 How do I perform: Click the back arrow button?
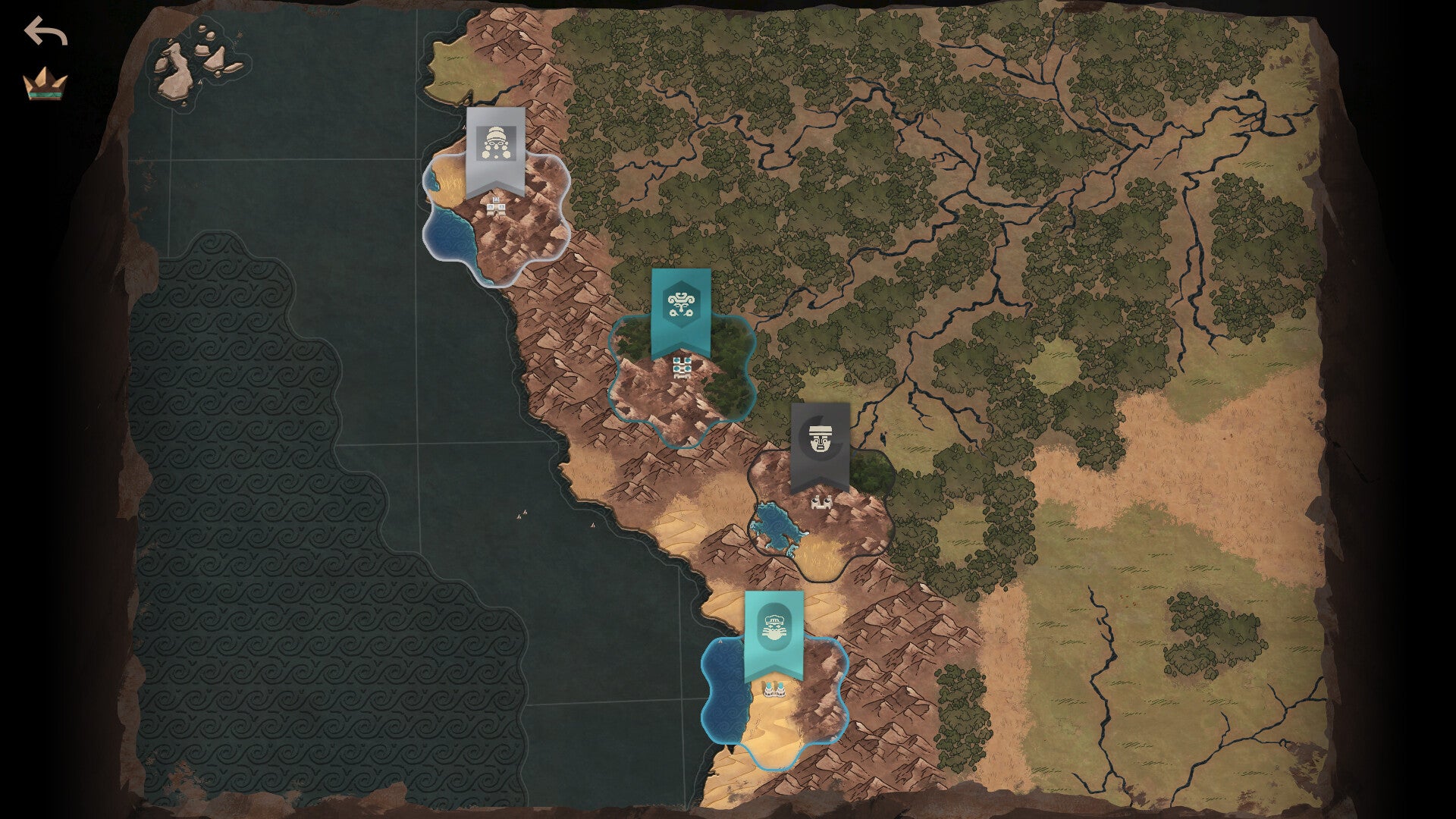pos(45,32)
